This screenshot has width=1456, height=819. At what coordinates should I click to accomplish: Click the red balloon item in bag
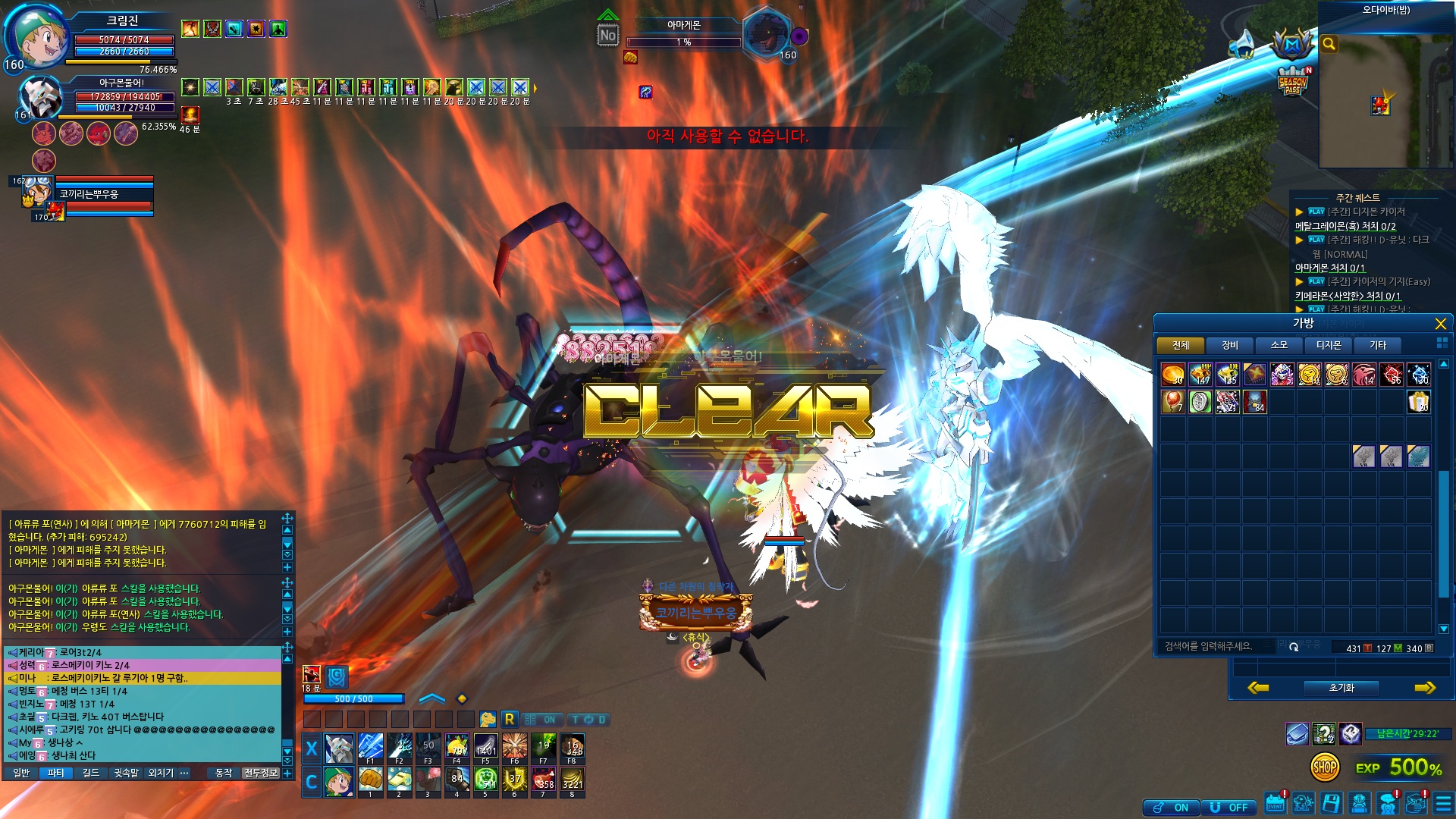click(x=1172, y=402)
